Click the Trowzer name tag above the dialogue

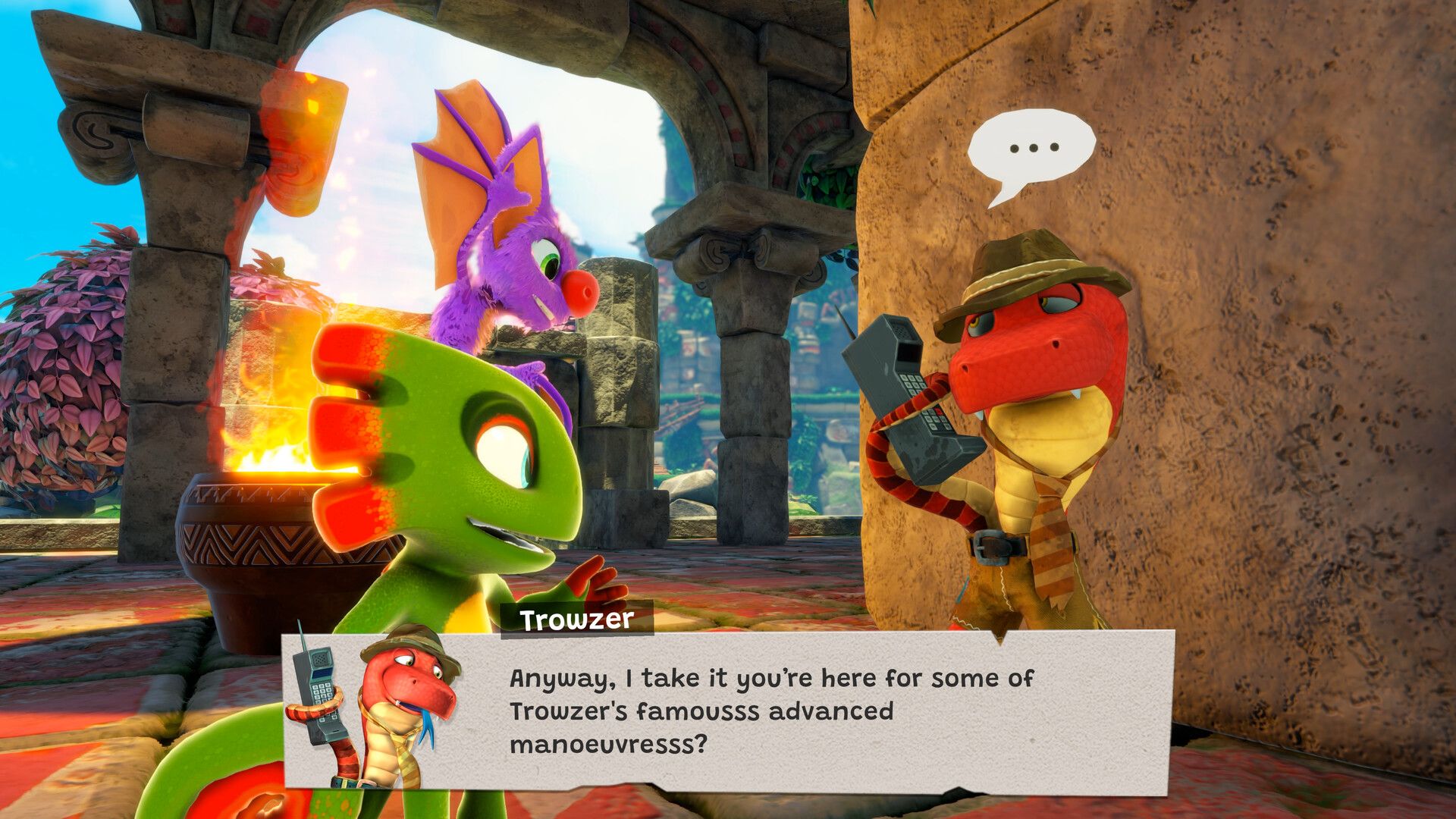[x=576, y=620]
